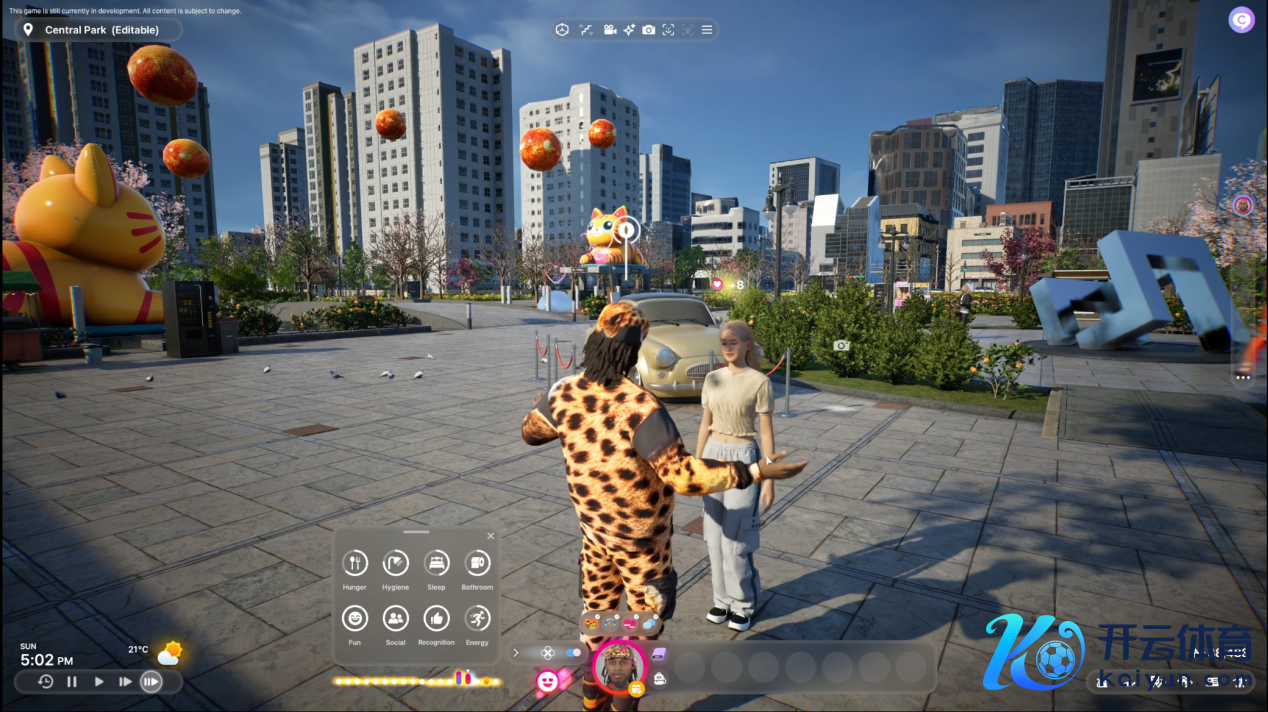Open the pink smiley emotion button
Image resolution: width=1268 pixels, height=712 pixels.
pos(547,681)
